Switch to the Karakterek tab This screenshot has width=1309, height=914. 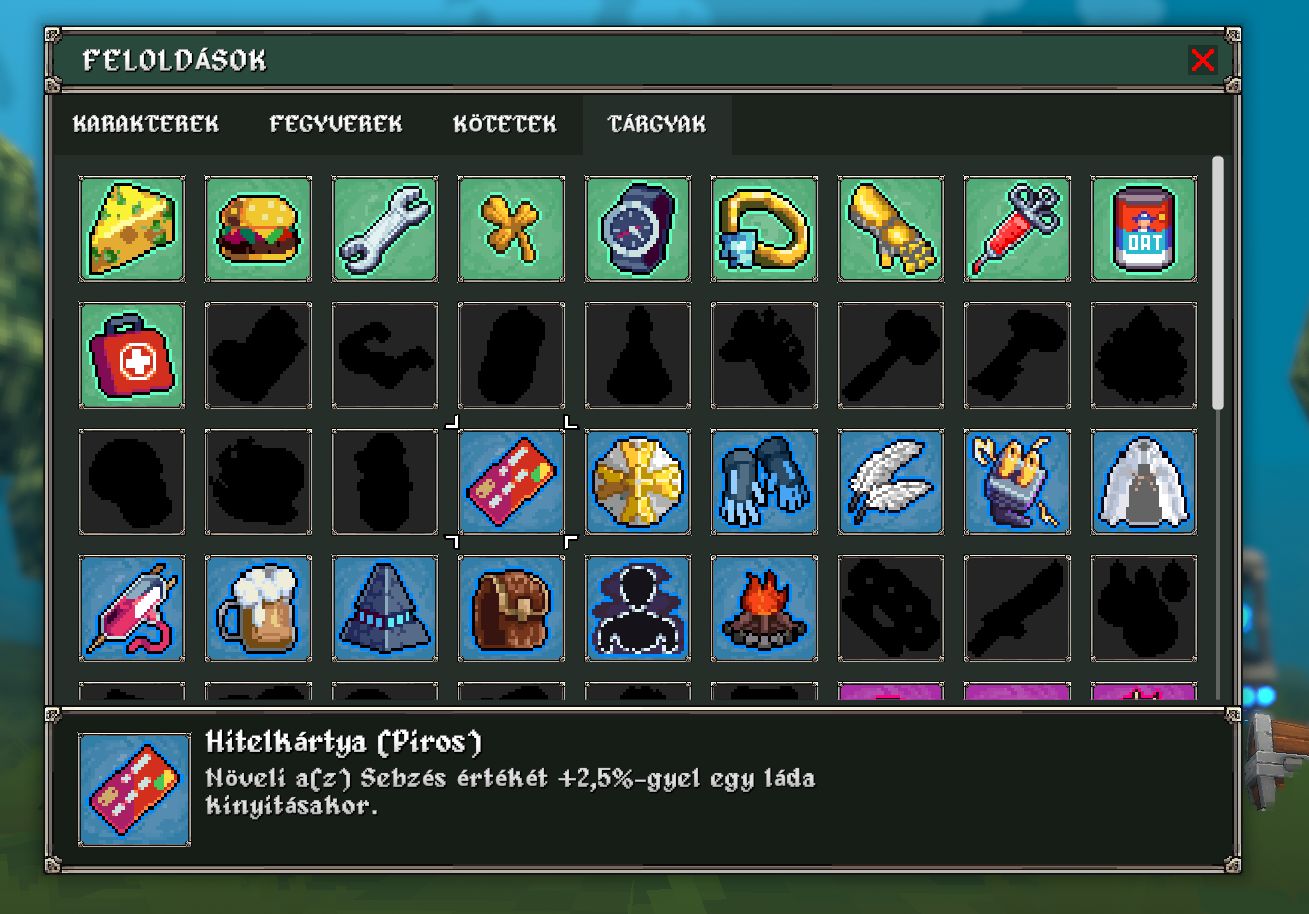click(146, 124)
